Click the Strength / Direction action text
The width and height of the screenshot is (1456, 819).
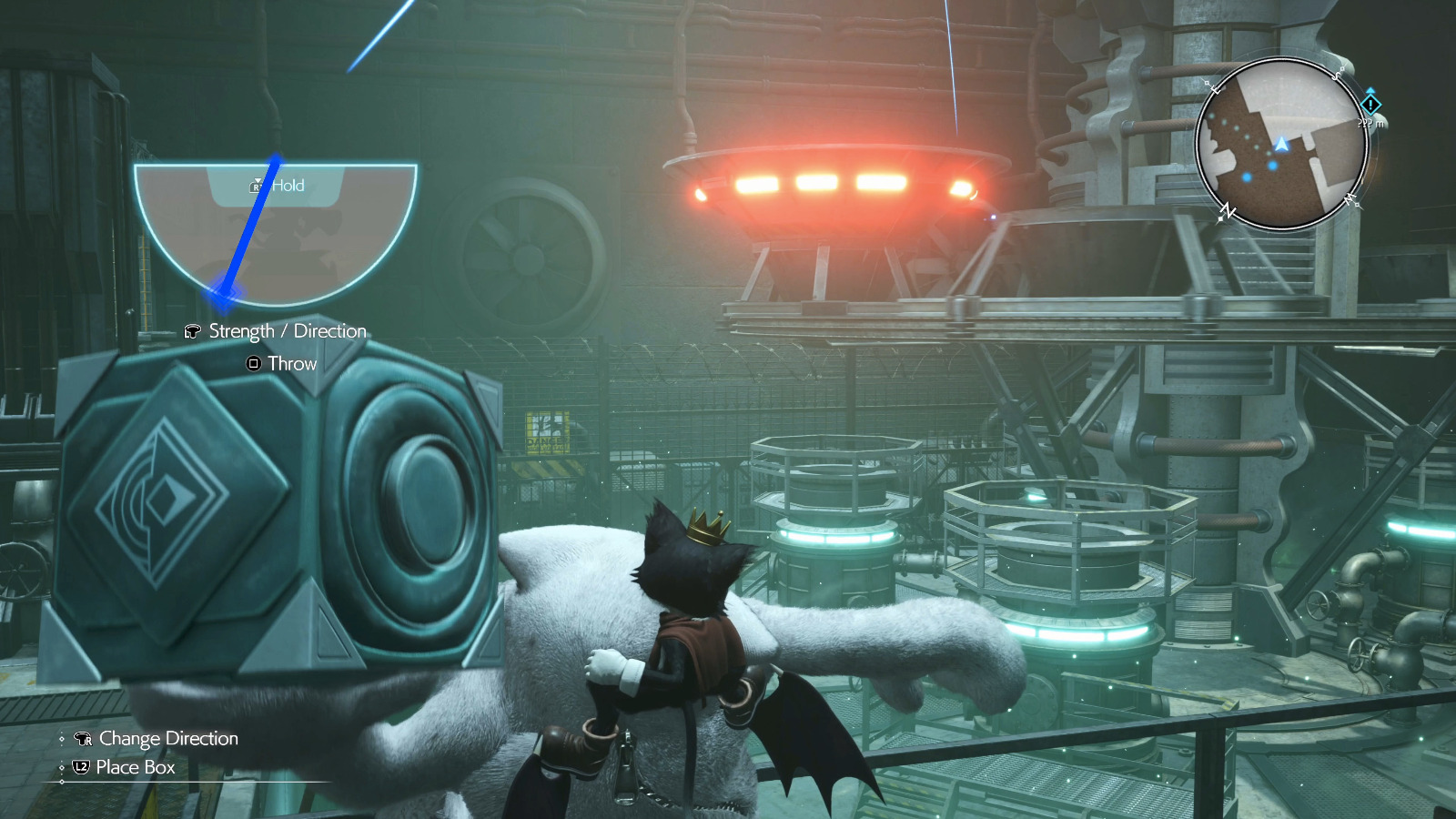point(288,331)
